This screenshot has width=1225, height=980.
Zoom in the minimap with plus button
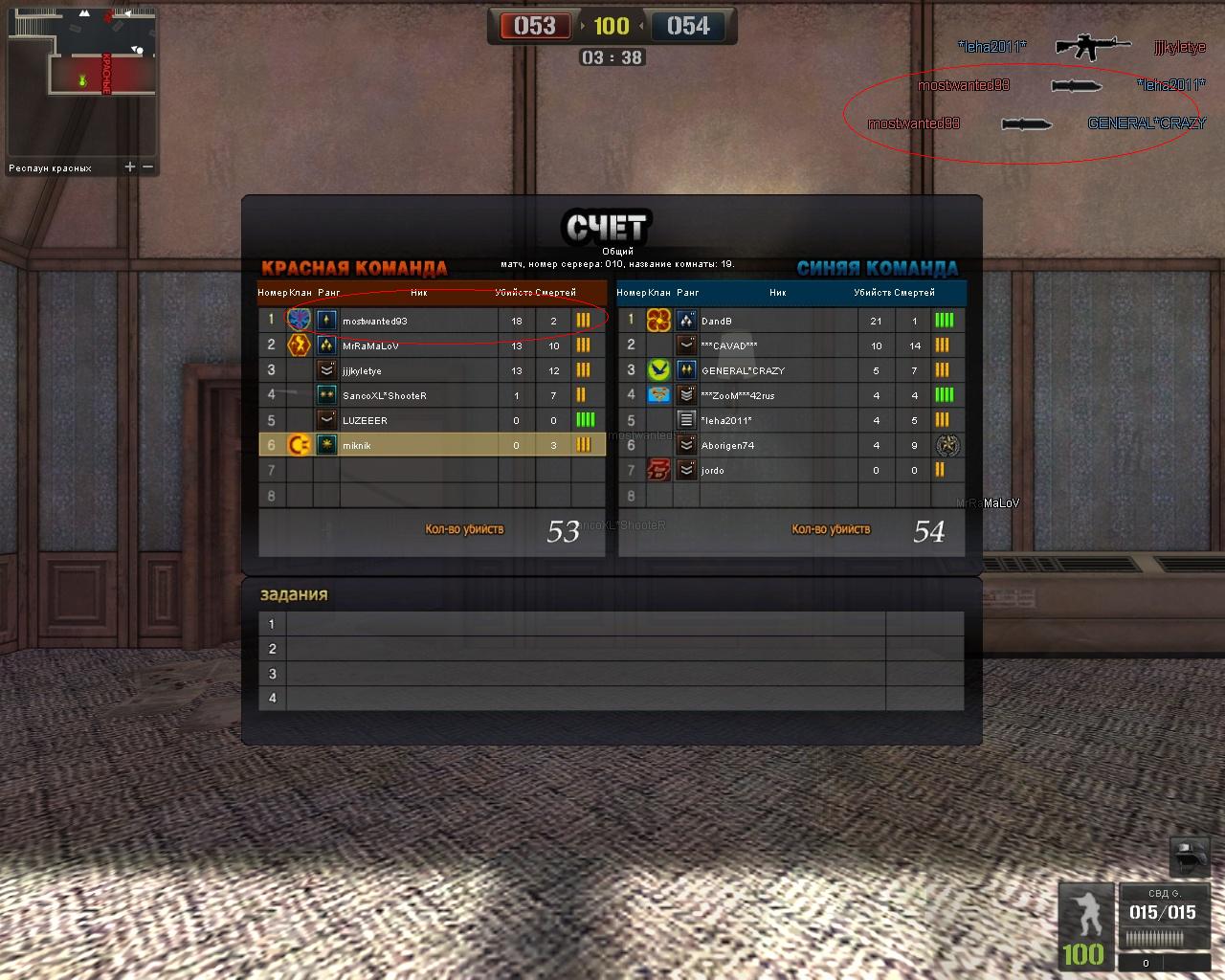[x=130, y=167]
